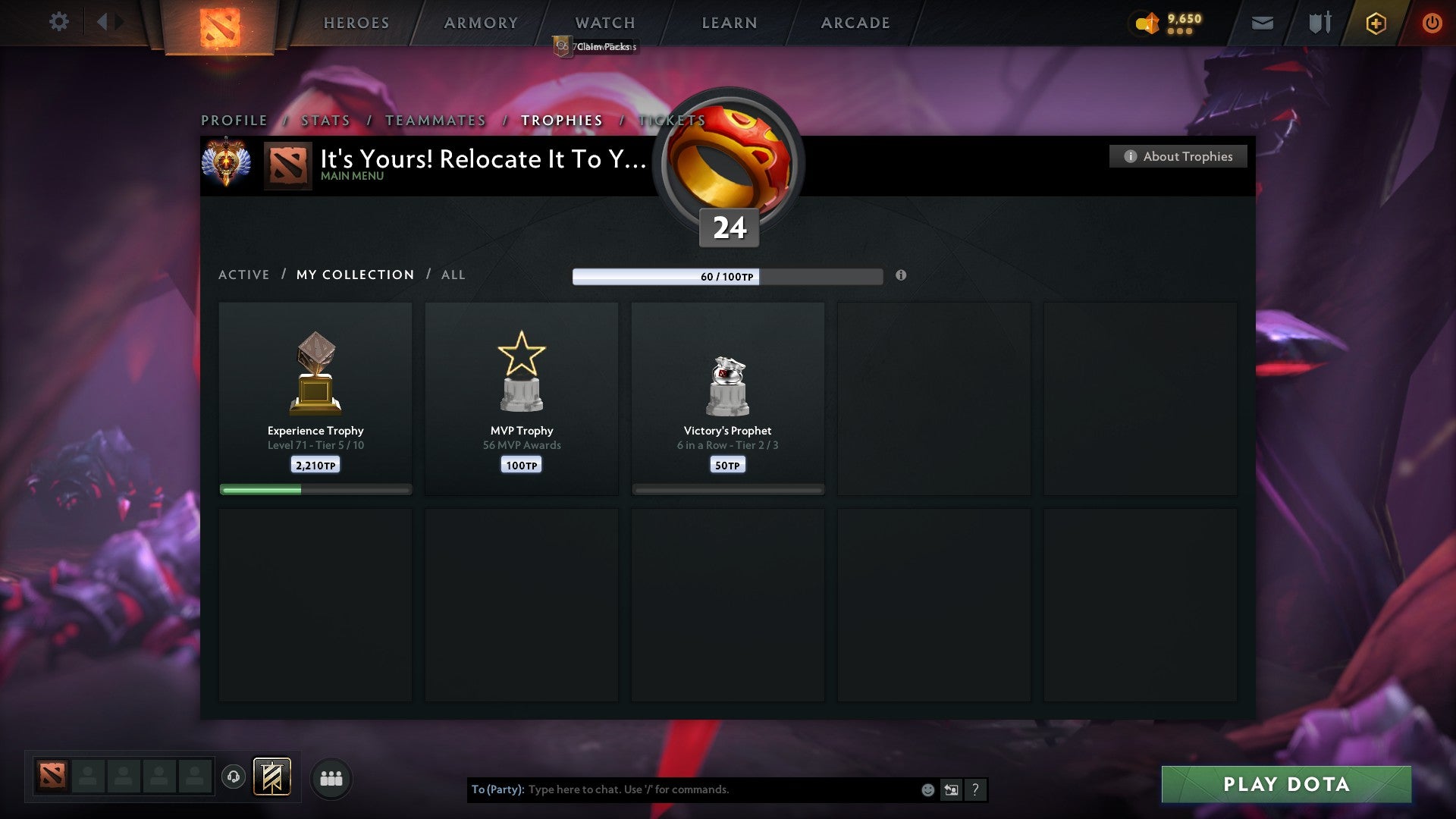Viewport: 1456px width, 819px height.
Task: Quit the game with the power icon
Action: 1432,23
